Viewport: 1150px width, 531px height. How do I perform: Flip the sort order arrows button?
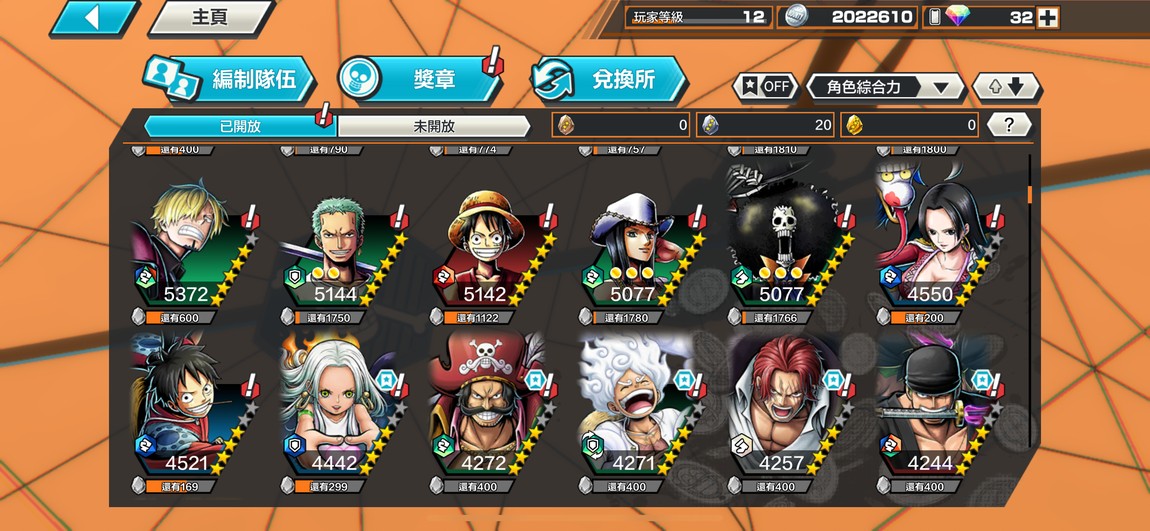1006,87
